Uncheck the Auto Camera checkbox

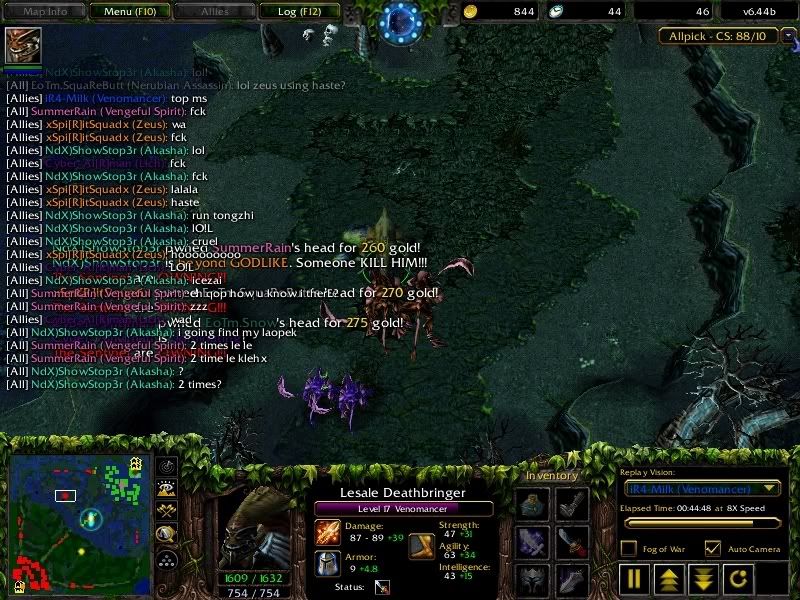713,548
